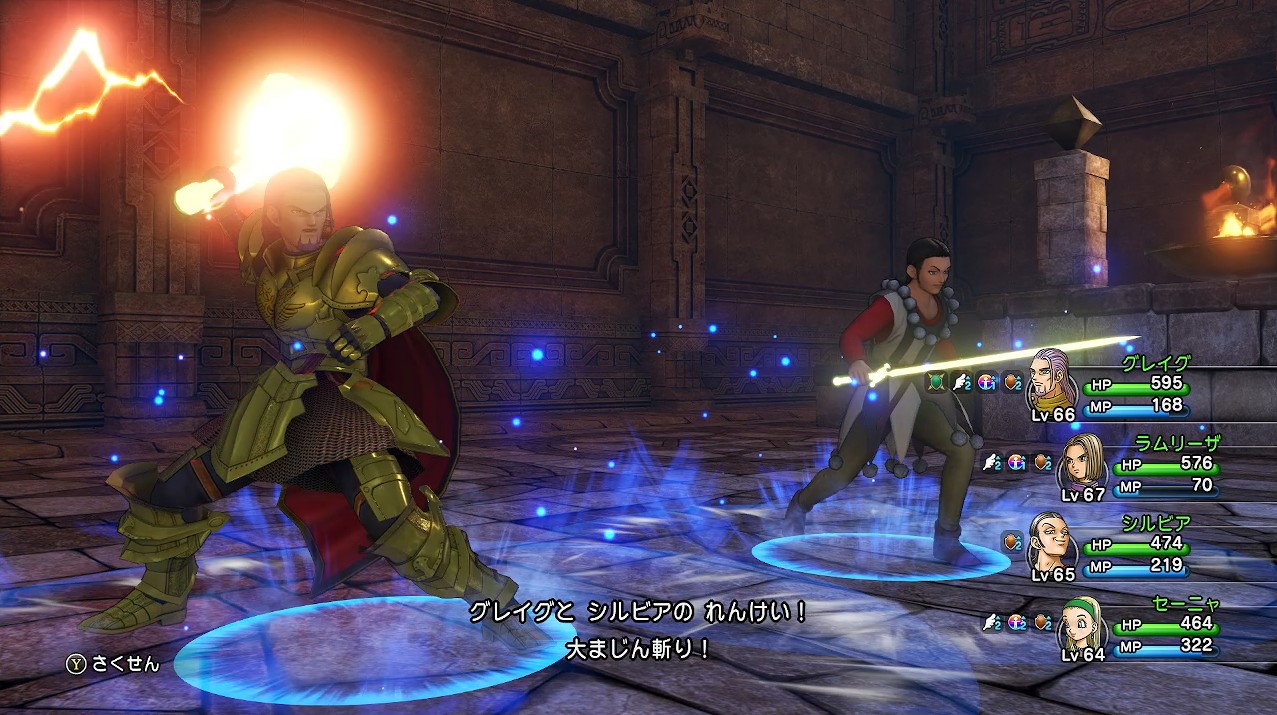The image size is (1277, 715).
Task: Inspect Greig's green shield status icon
Action: (936, 381)
